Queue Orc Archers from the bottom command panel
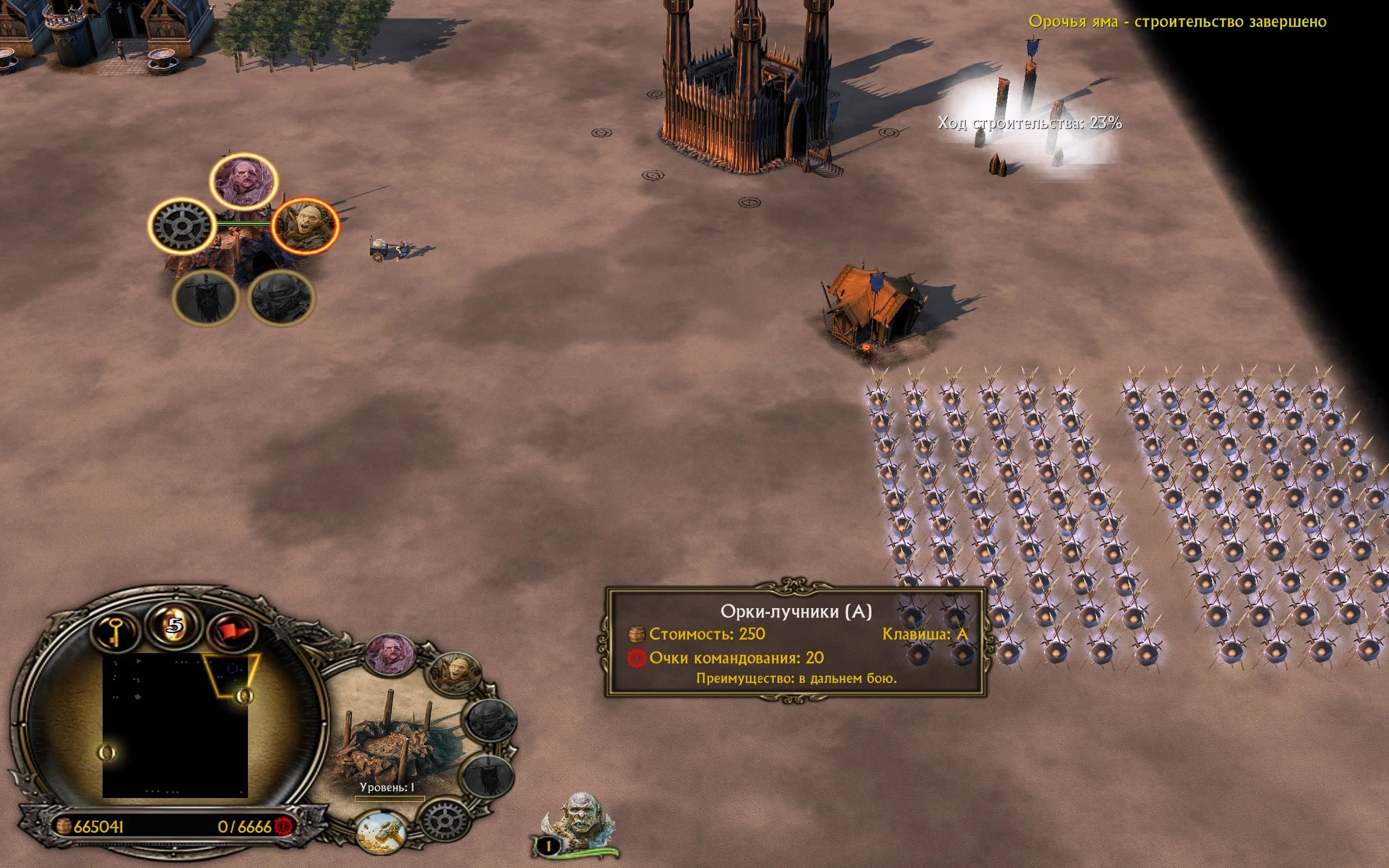 [456, 674]
